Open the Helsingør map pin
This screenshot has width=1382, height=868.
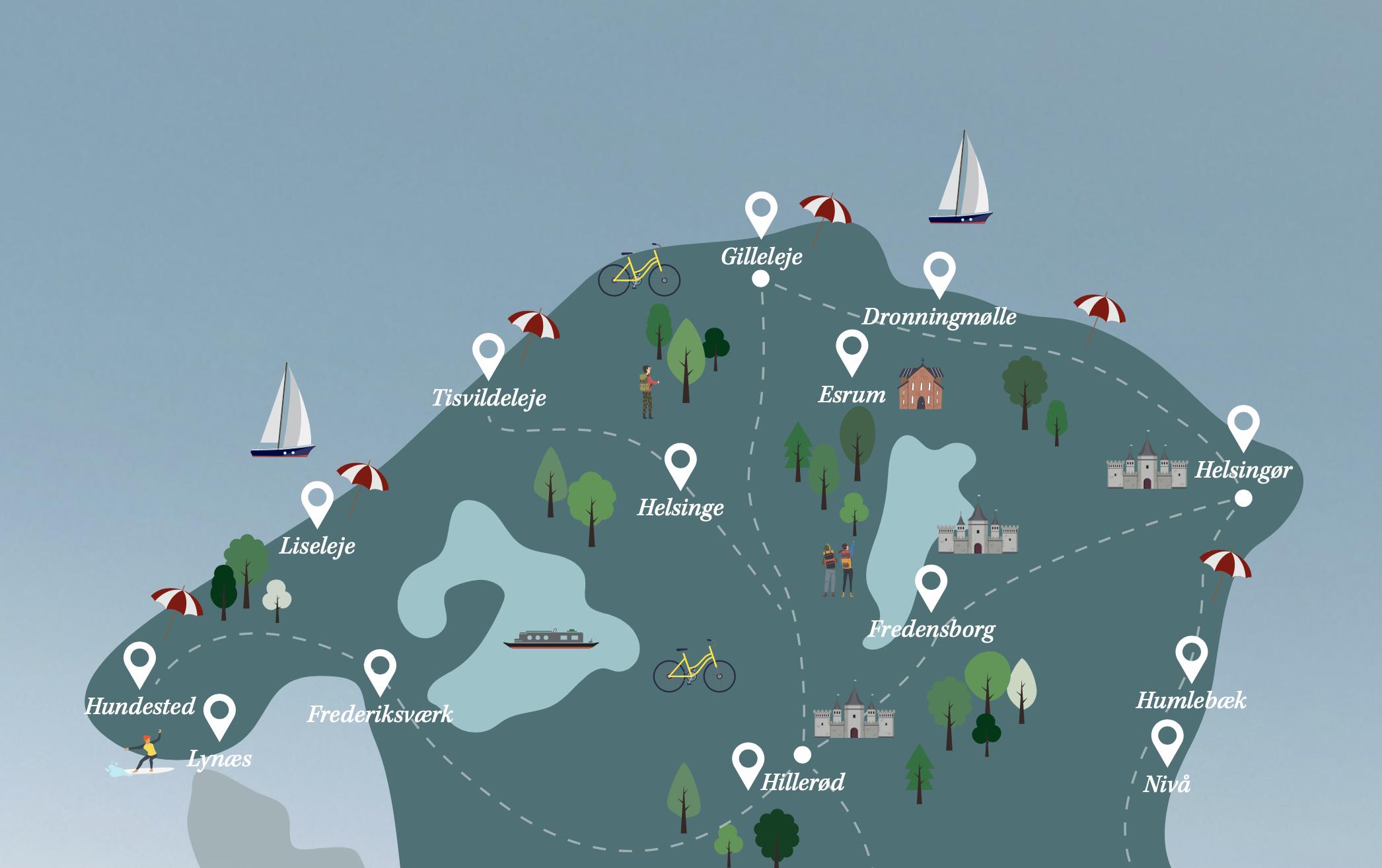point(1243,423)
